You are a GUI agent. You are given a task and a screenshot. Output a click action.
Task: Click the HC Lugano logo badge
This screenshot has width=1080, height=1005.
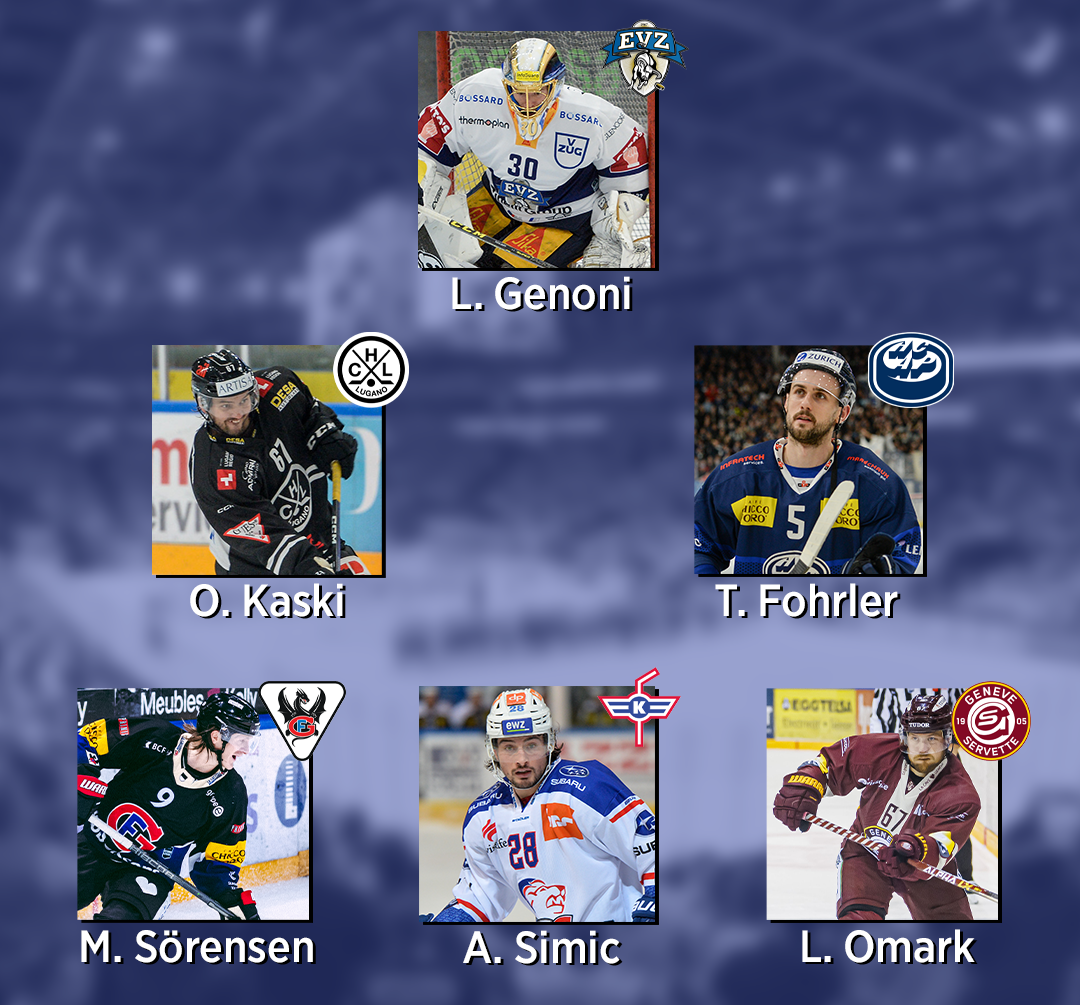(371, 369)
